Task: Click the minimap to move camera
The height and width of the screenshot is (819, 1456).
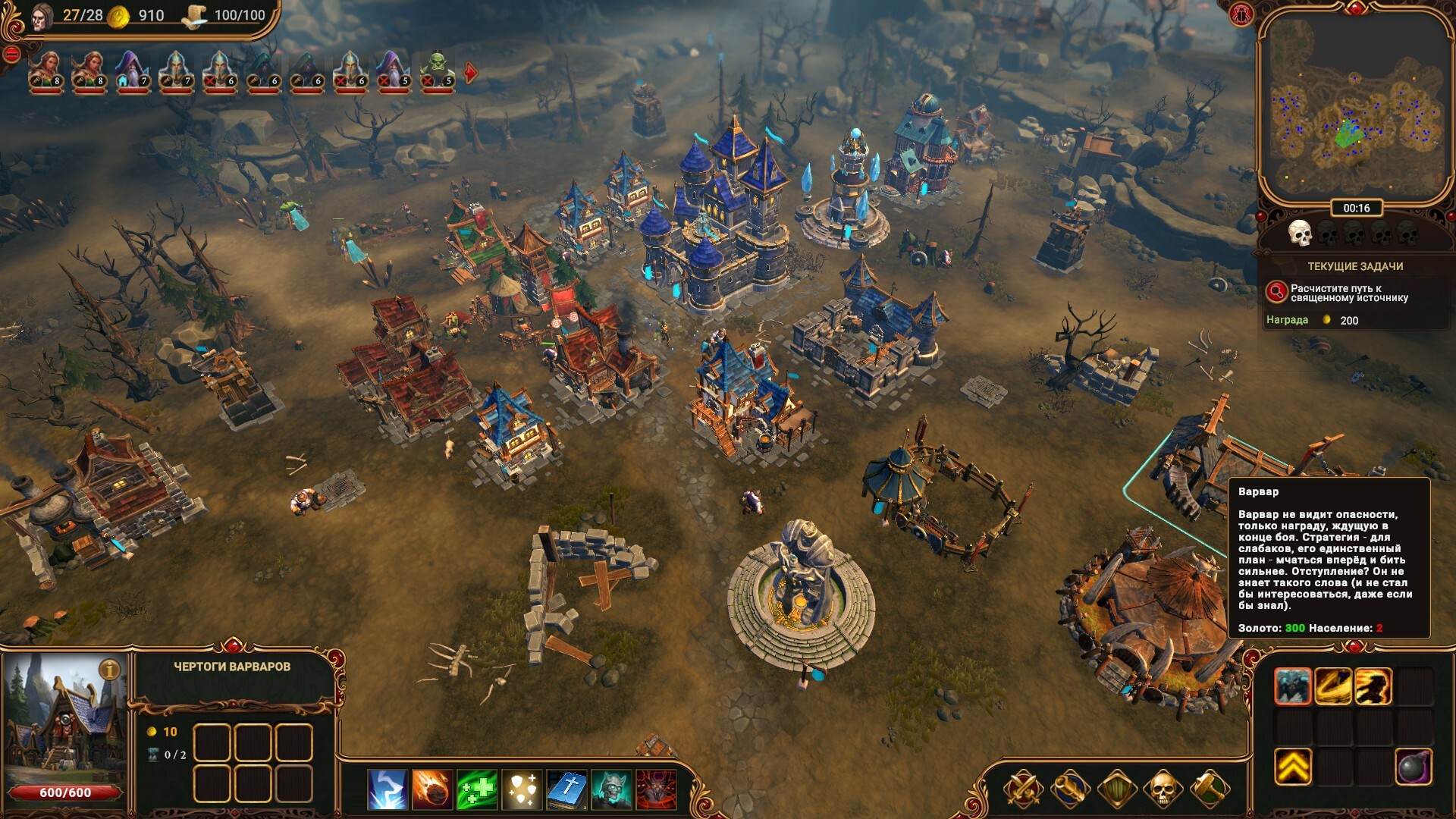Action: 1354,106
